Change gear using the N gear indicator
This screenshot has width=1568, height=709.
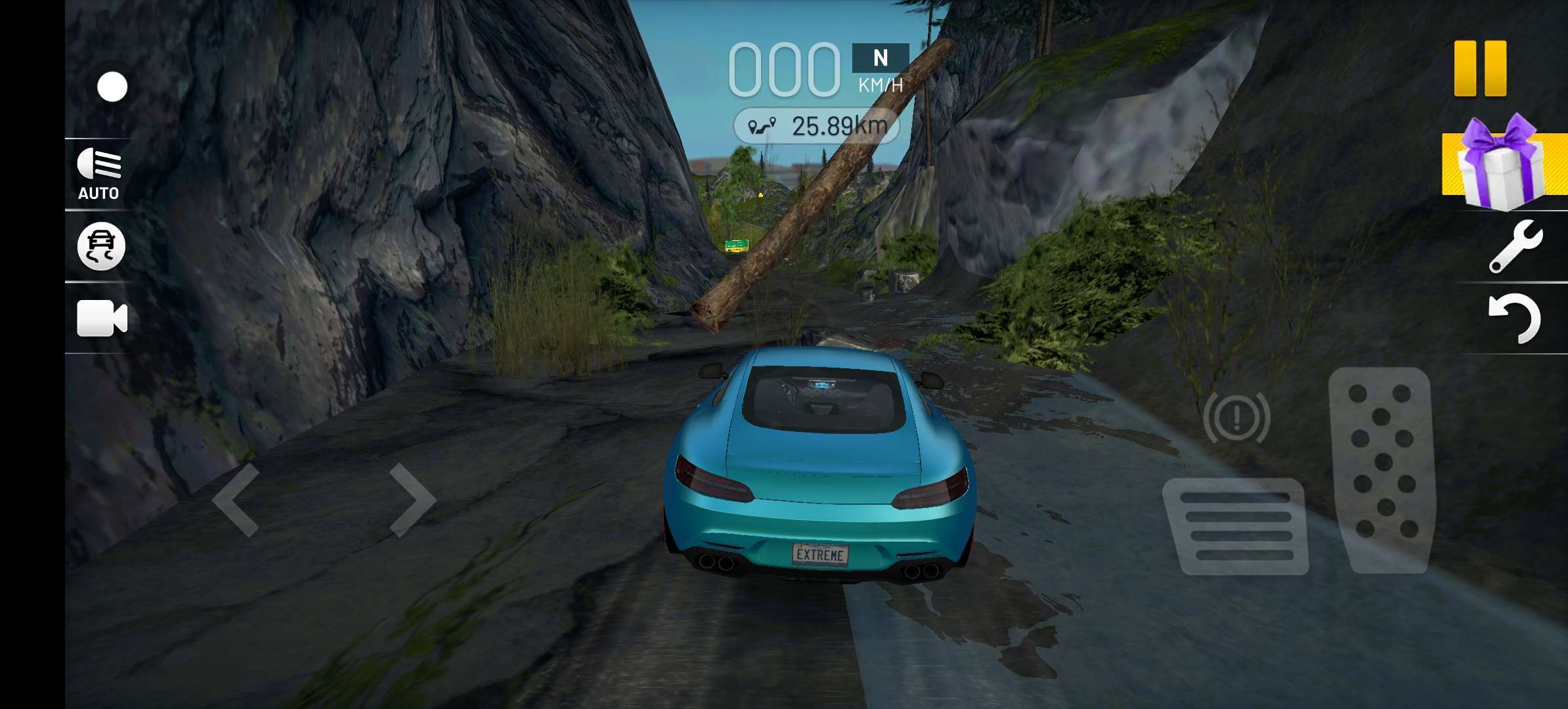coord(880,58)
